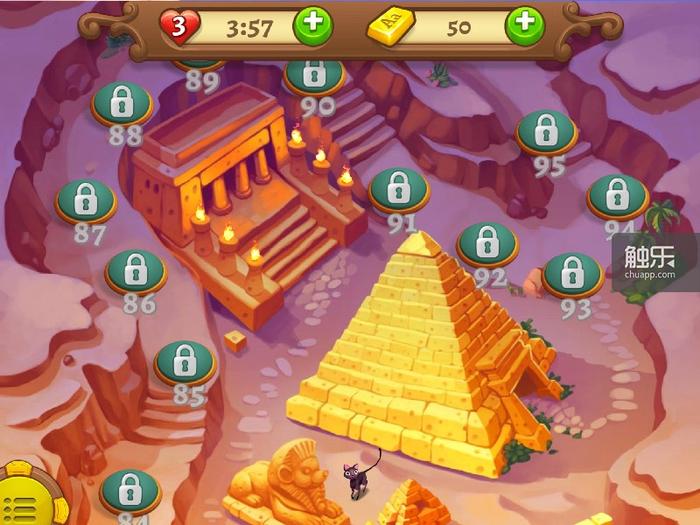
Task: Tap locked level 95 node
Action: (546, 131)
